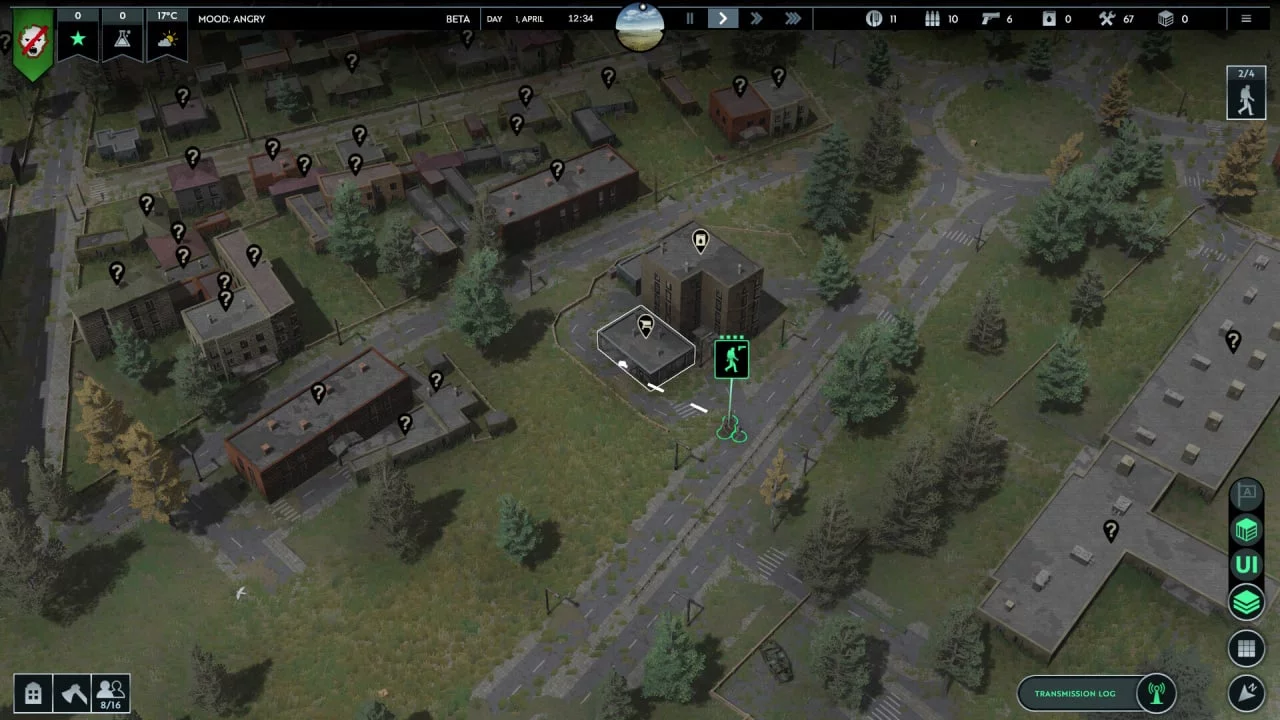The height and width of the screenshot is (720, 1280).
Task: Reset camera using the north compass button
Action: click(x=1246, y=692)
